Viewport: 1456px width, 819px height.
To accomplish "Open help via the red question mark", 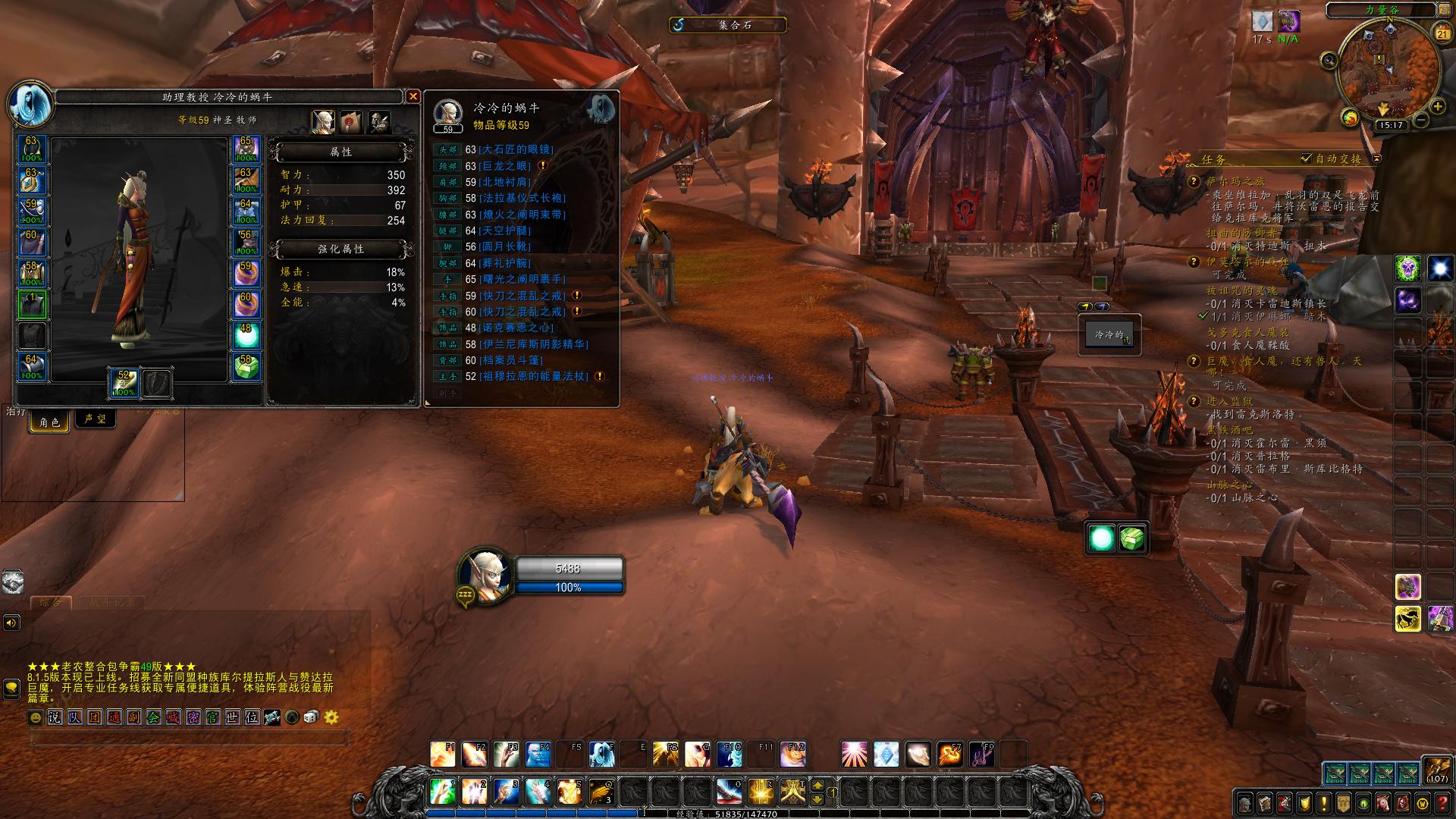I will [x=1442, y=803].
